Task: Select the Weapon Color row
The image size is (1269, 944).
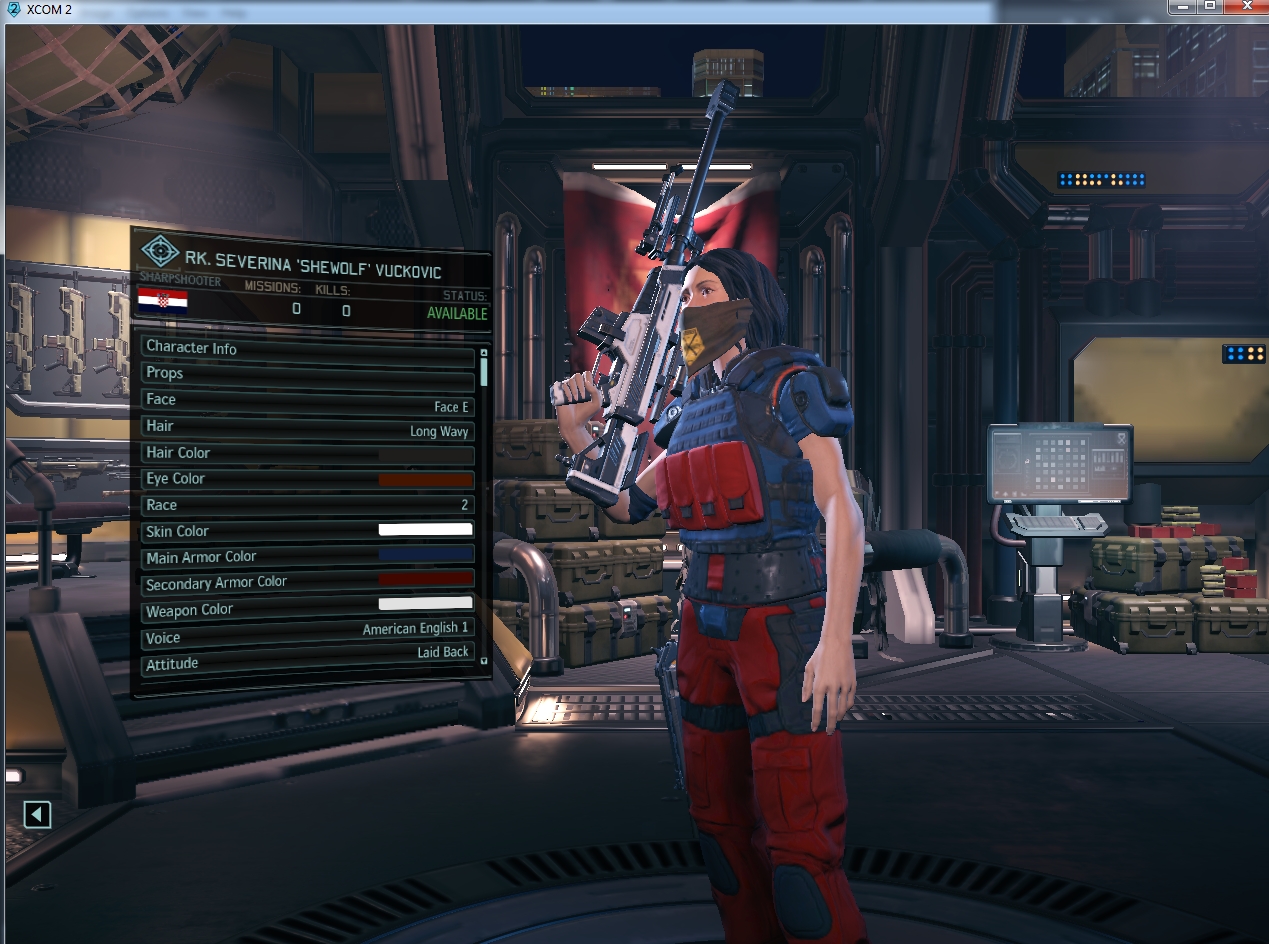Action: pyautogui.click(x=307, y=610)
